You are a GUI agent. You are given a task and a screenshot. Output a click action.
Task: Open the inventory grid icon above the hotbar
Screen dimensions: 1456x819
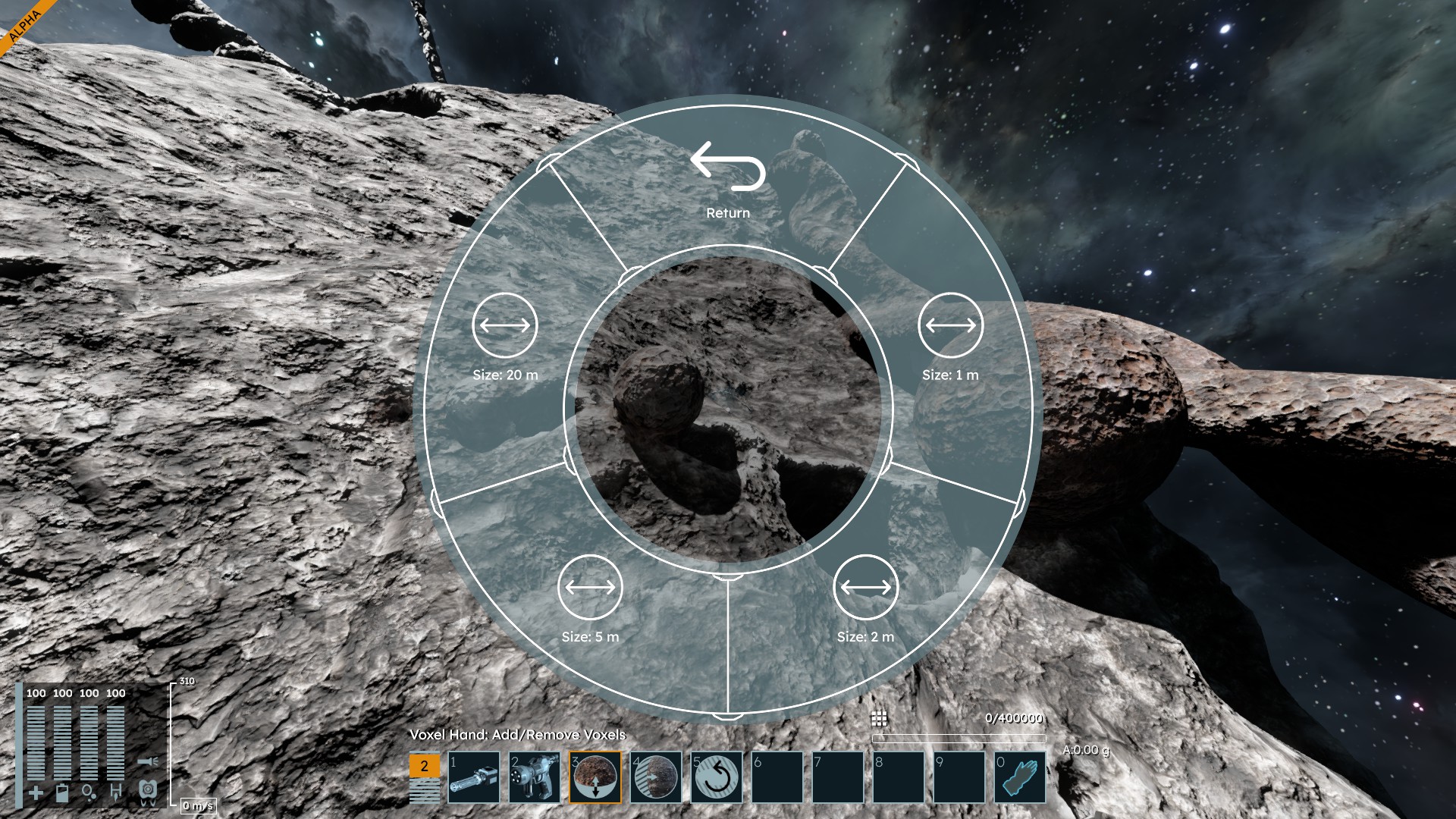pos(879,718)
